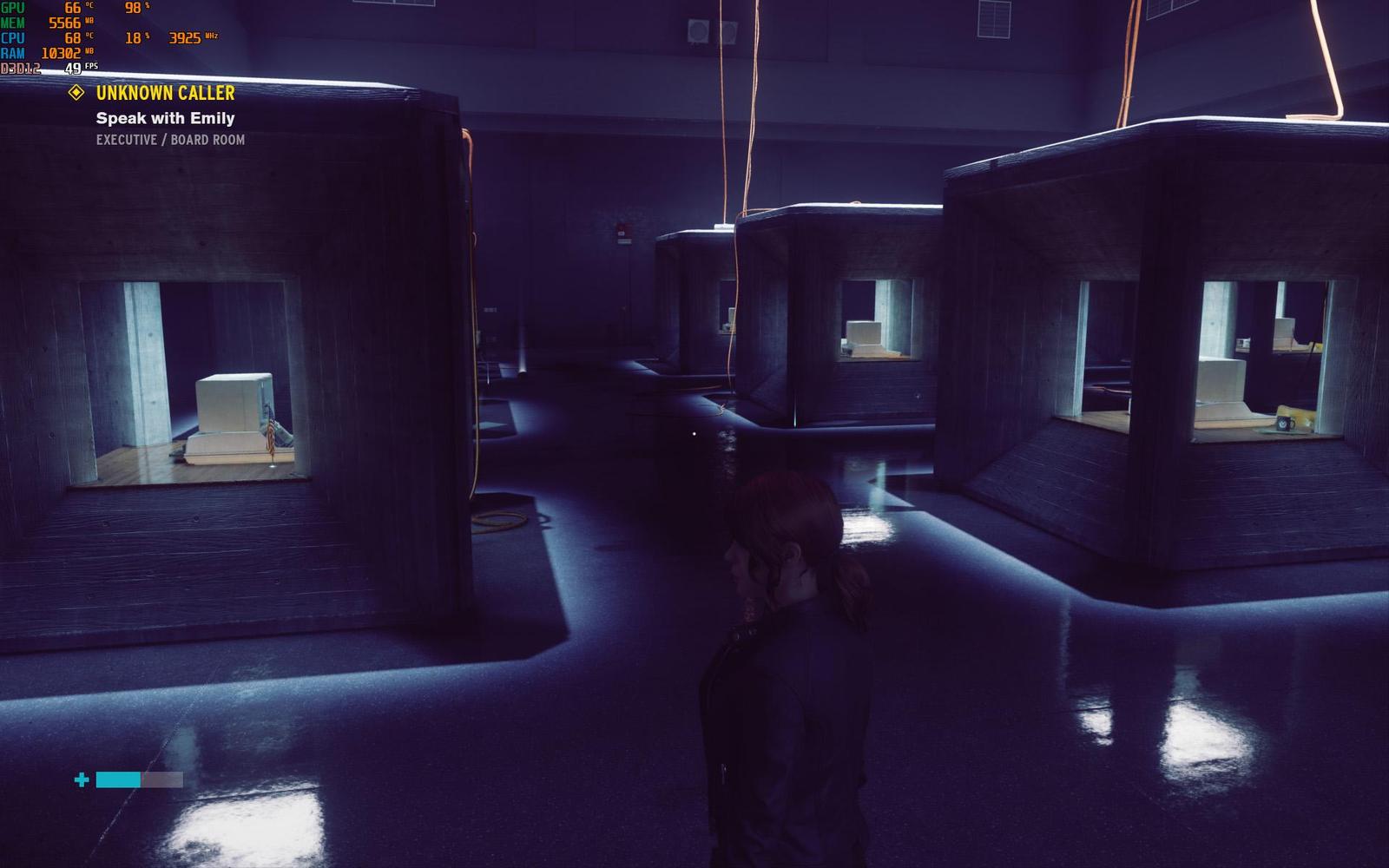Click the yellow mission diamond icon

(76, 92)
